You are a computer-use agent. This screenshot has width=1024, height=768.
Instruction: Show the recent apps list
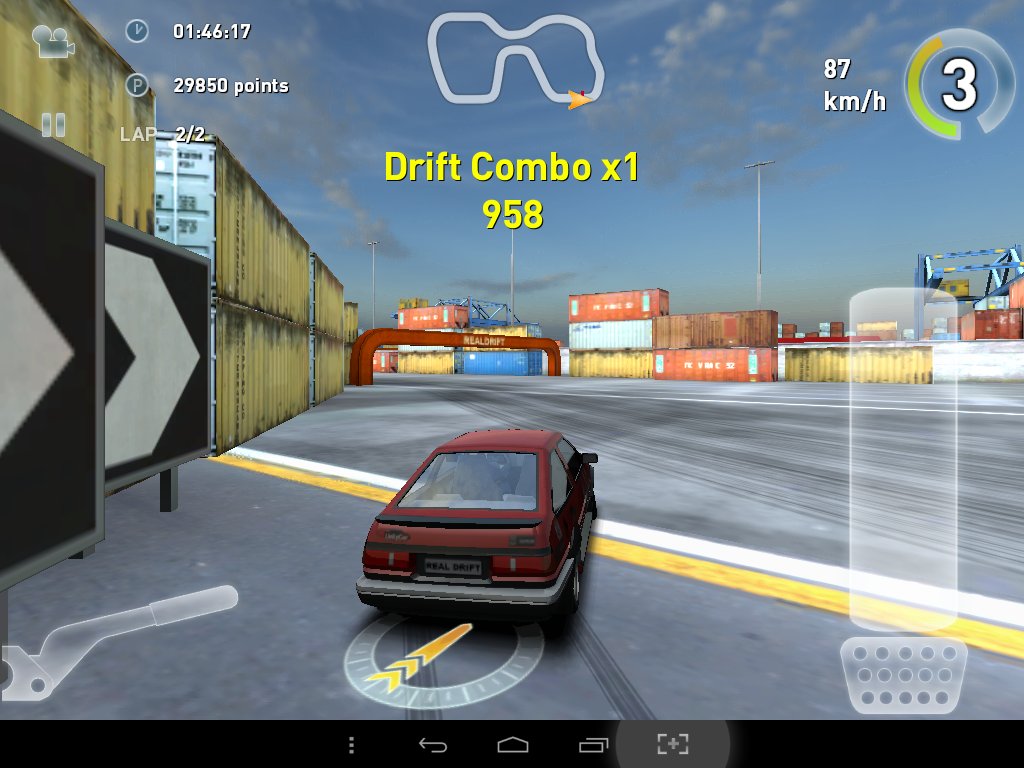coord(592,745)
